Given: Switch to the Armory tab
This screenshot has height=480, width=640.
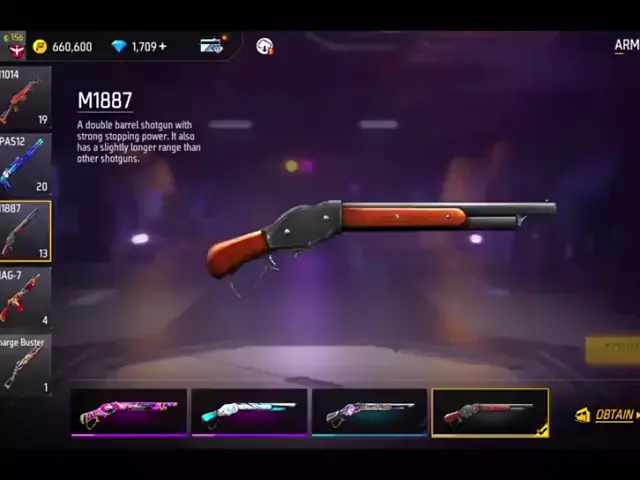Looking at the screenshot, I should click(x=626, y=45).
